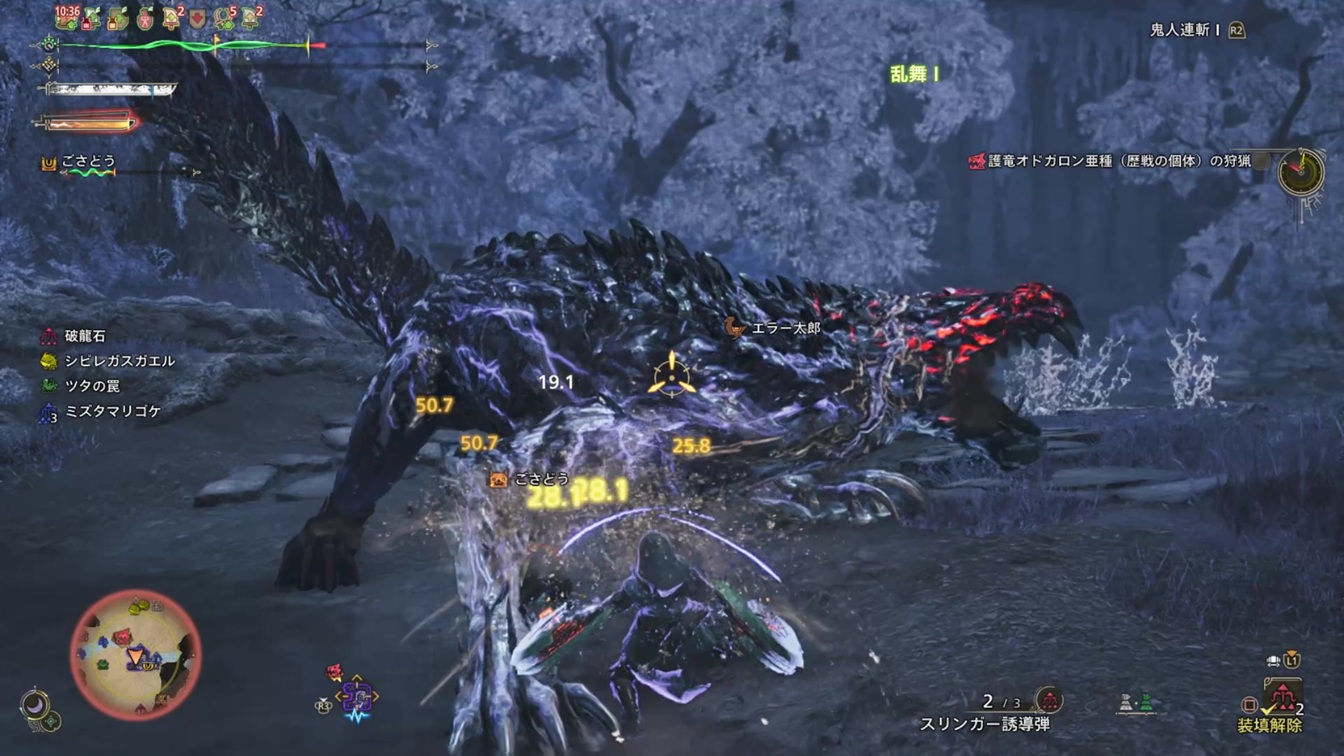This screenshot has height=756, width=1344.
Task: Open the circular minimap
Action: (135, 654)
